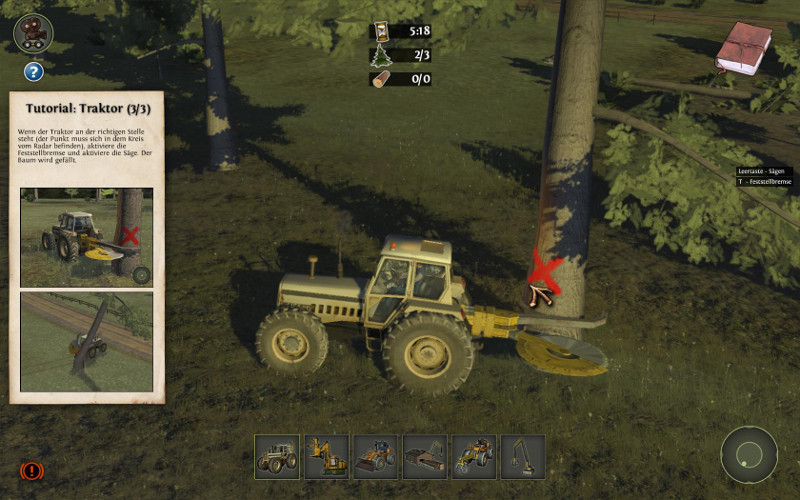This screenshot has height=500, width=800.
Task: View the falling tree tutorial picture
Action: tap(86, 341)
